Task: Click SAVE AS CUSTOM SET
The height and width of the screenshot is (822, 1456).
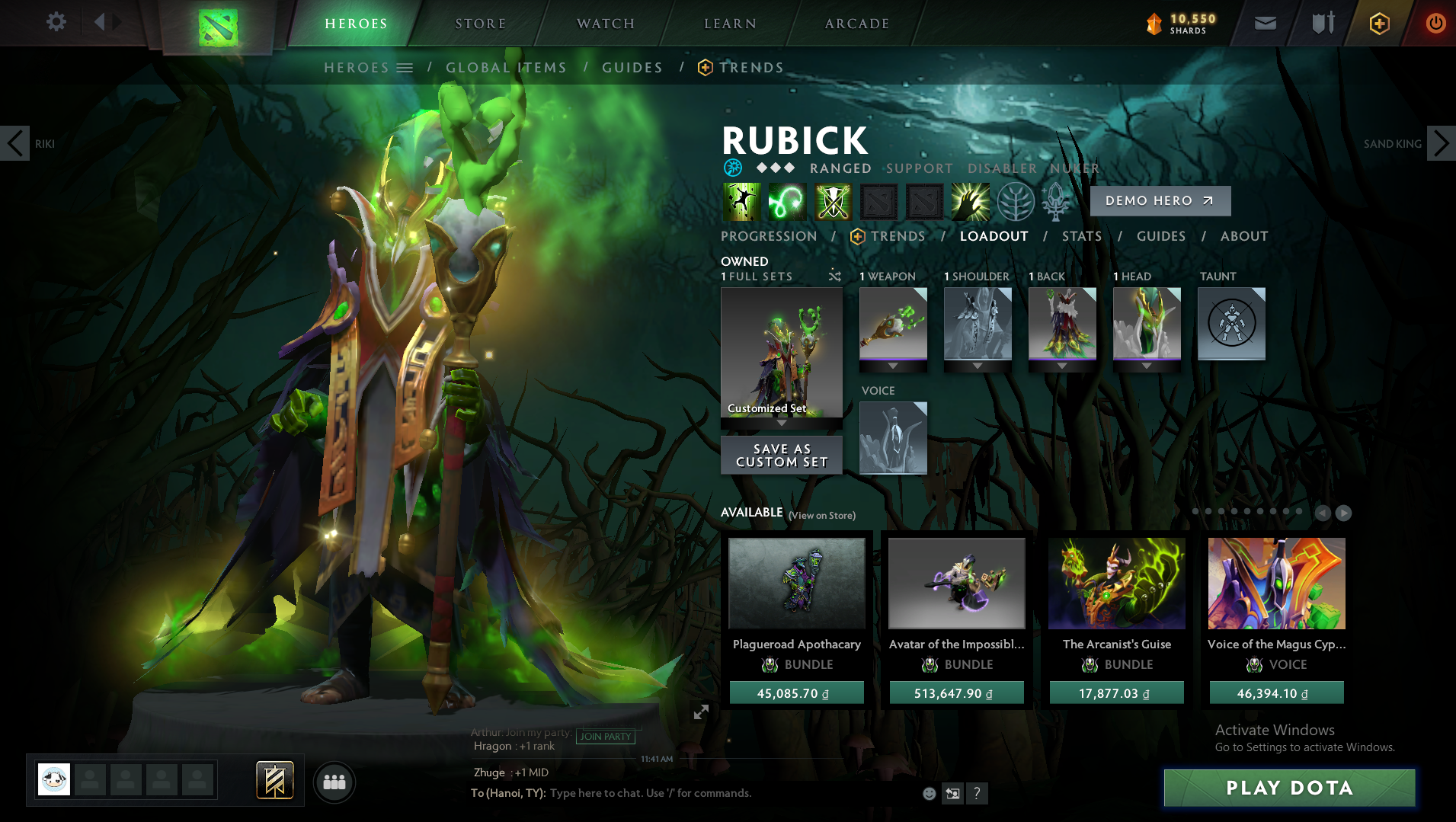Action: pyautogui.click(x=781, y=455)
